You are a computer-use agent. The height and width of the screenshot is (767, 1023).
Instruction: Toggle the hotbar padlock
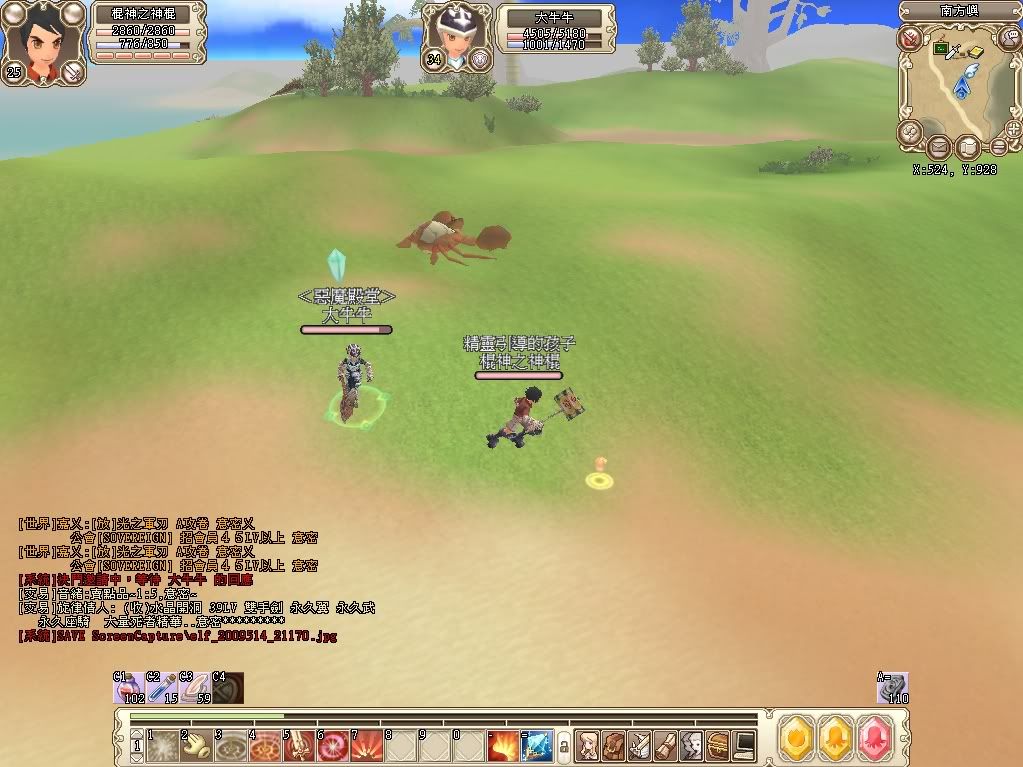tap(563, 746)
